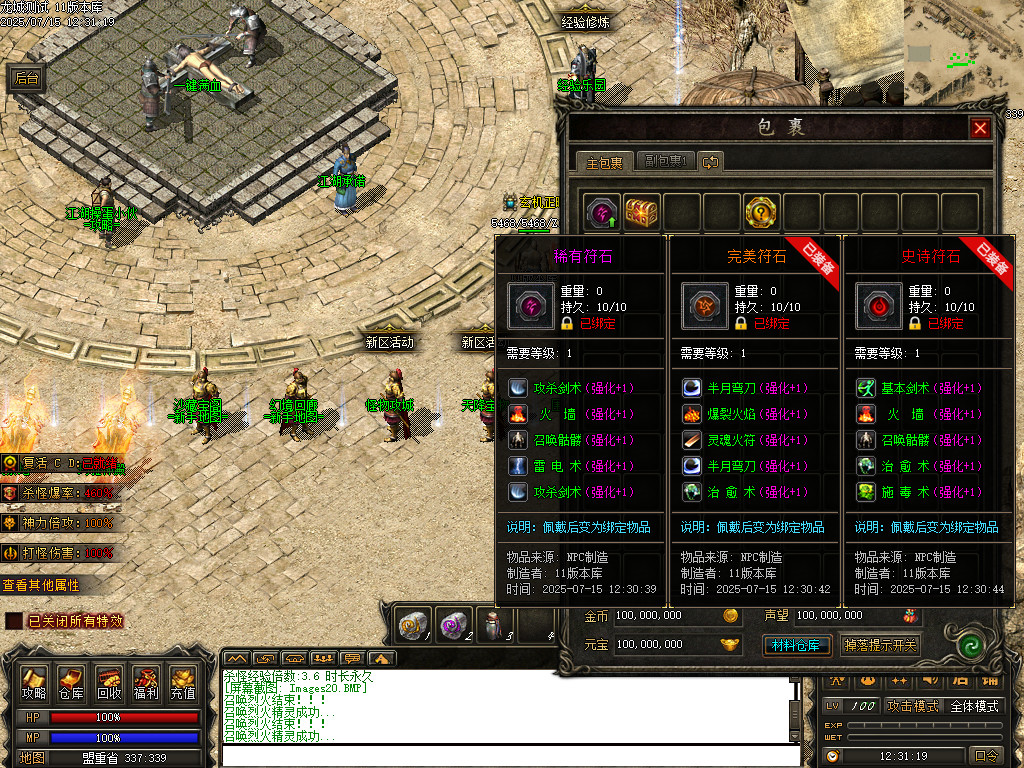
Task: Open the 回收 recycle menu
Action: click(x=108, y=682)
